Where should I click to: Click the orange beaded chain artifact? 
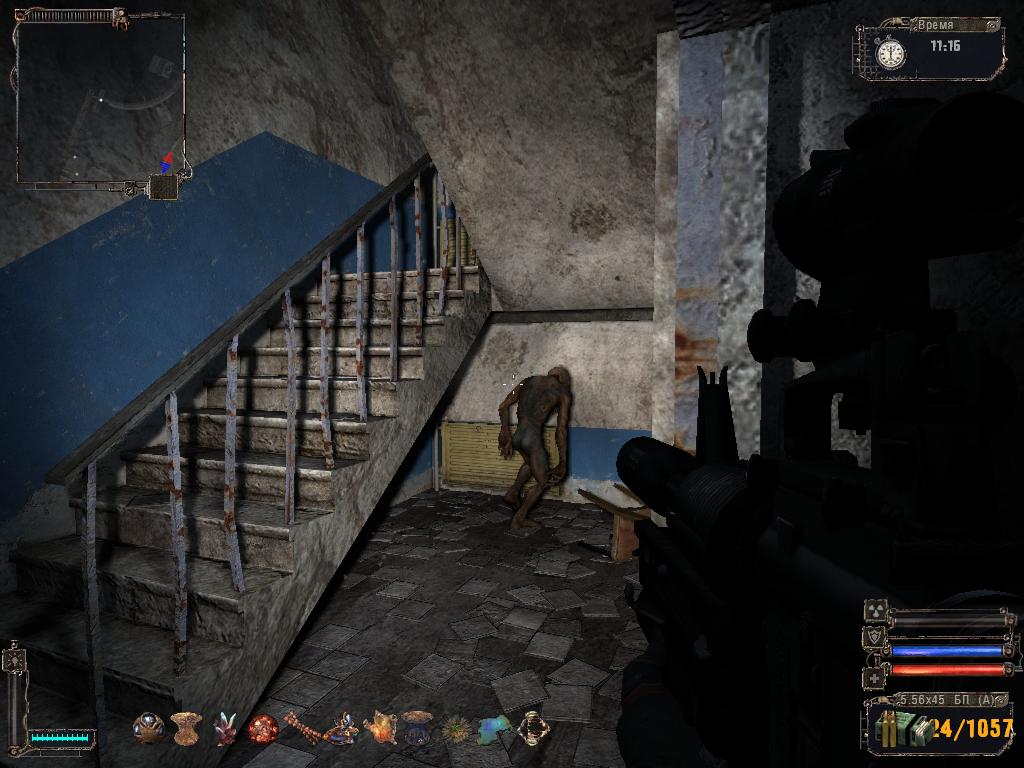point(301,727)
